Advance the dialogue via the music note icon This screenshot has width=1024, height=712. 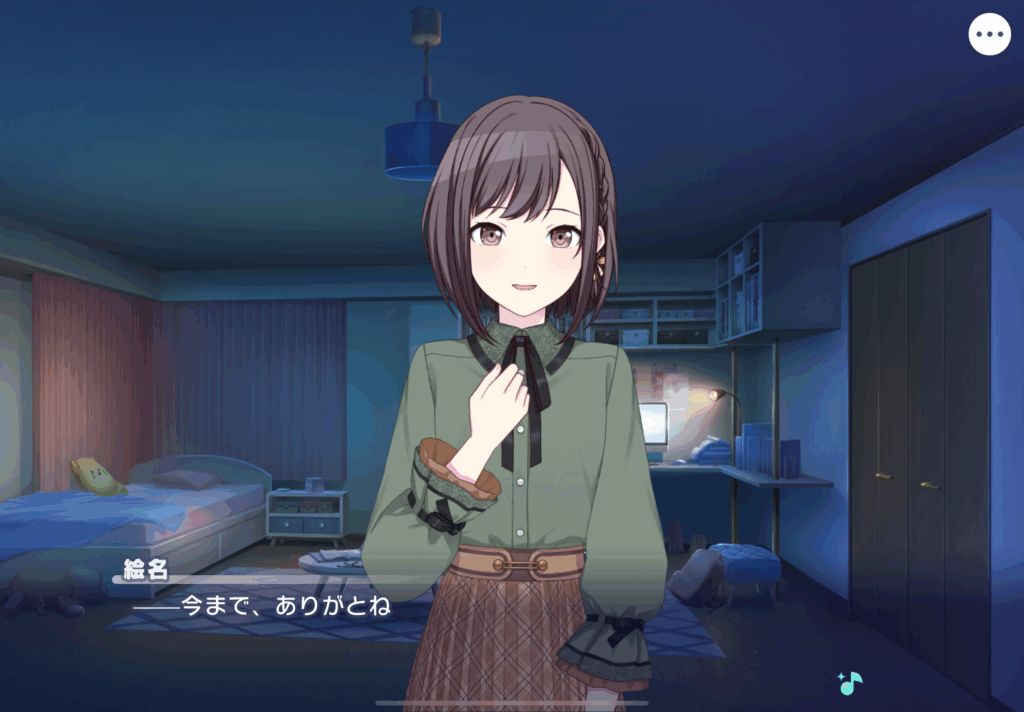click(850, 684)
